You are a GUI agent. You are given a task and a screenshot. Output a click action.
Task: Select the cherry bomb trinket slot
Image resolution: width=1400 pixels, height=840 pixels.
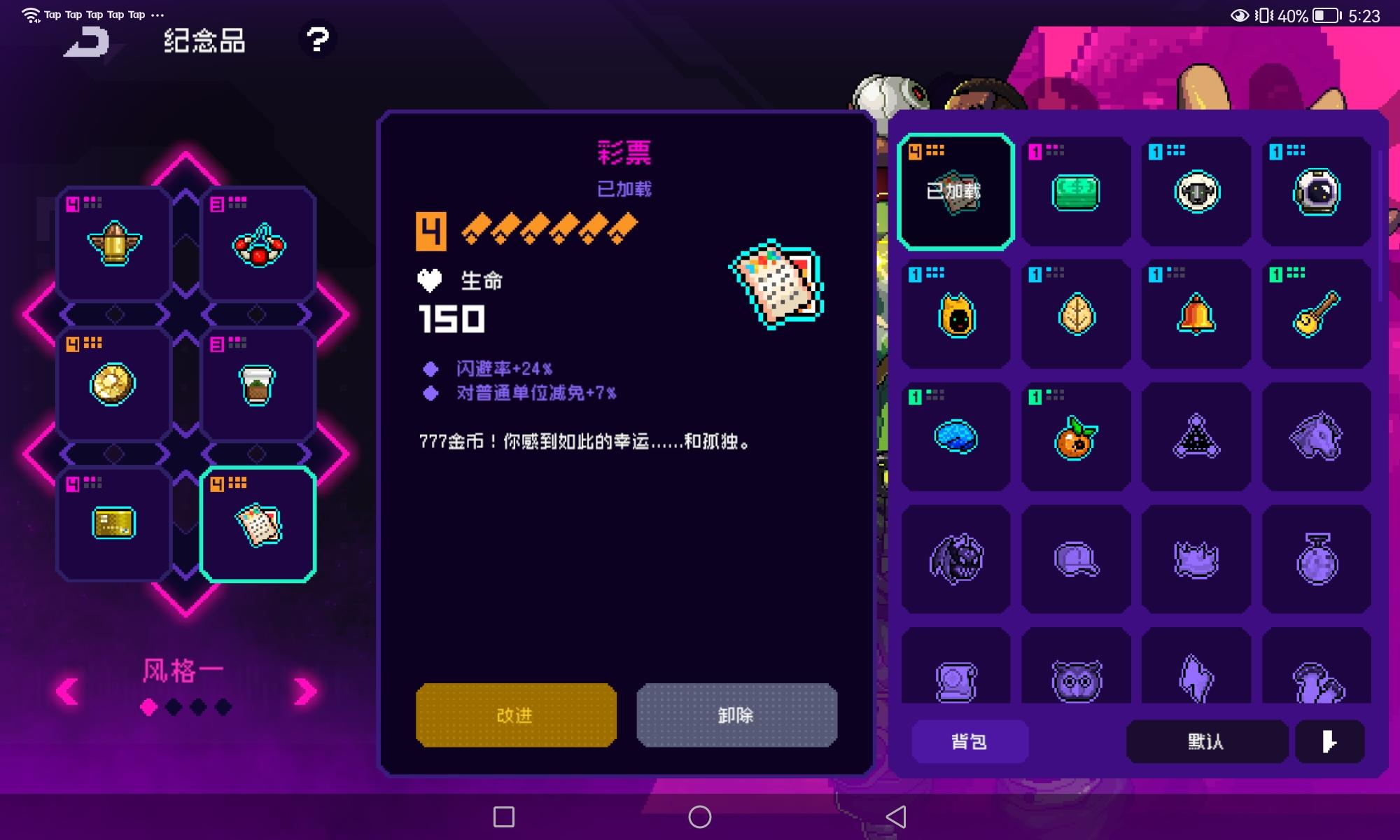coord(258,244)
